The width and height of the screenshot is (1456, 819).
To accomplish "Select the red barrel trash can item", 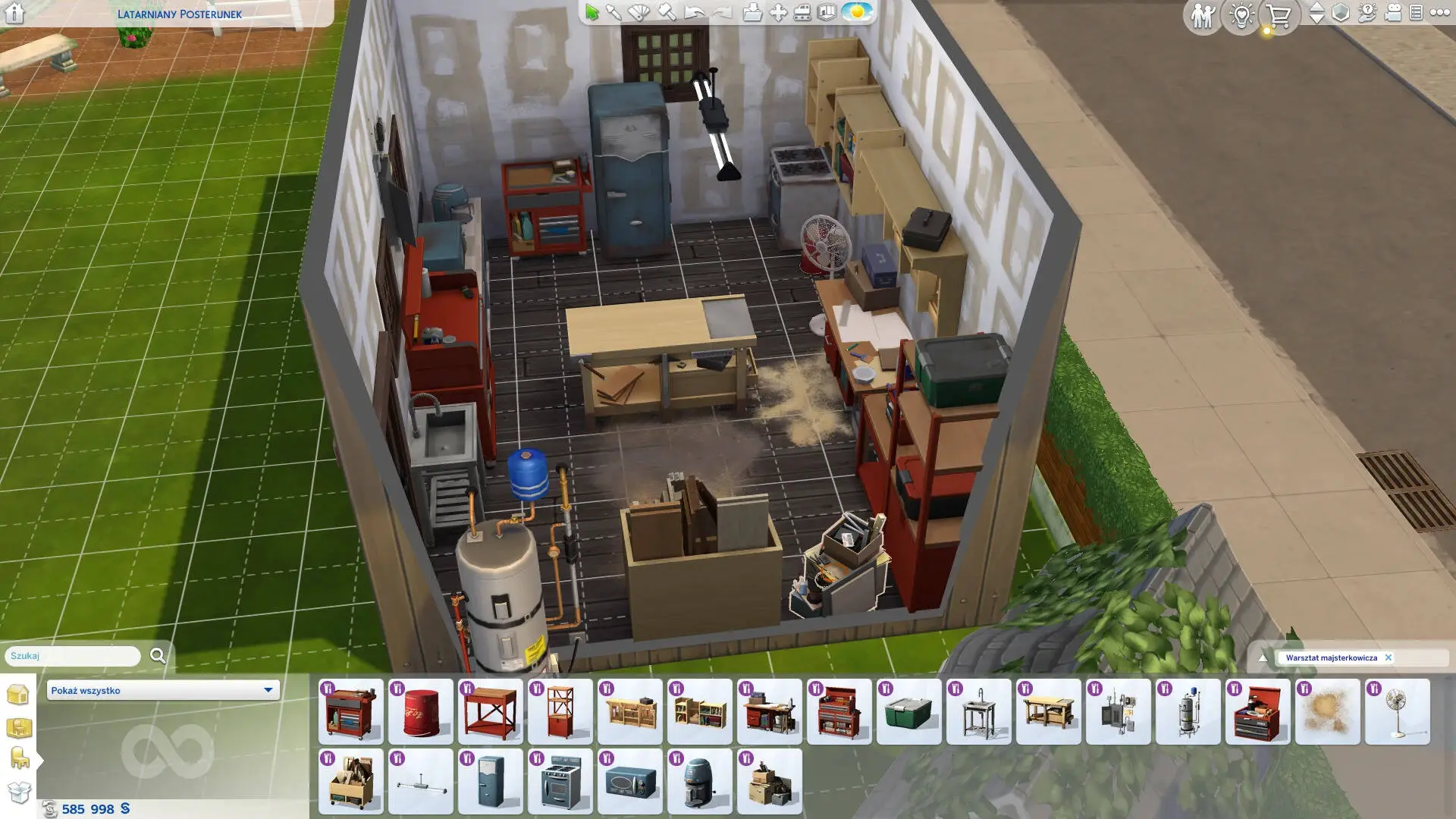I will pos(421,712).
